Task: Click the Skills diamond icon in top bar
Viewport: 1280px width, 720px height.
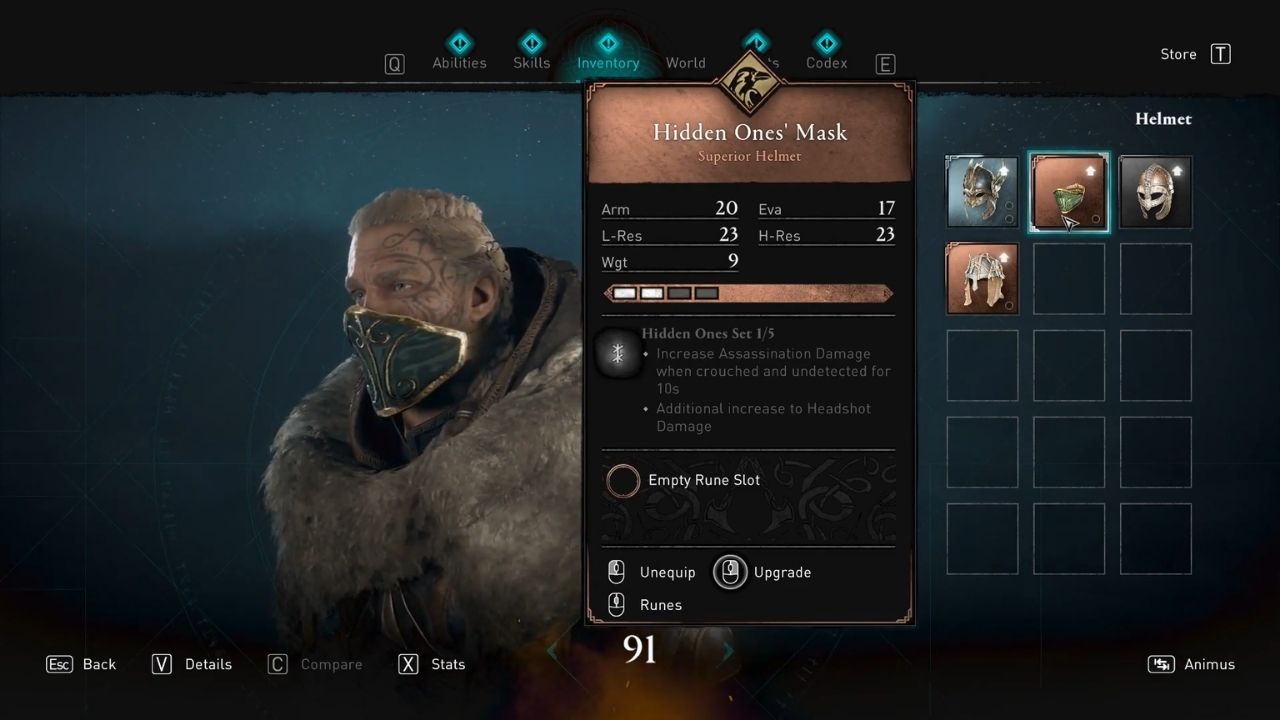Action: click(x=532, y=42)
